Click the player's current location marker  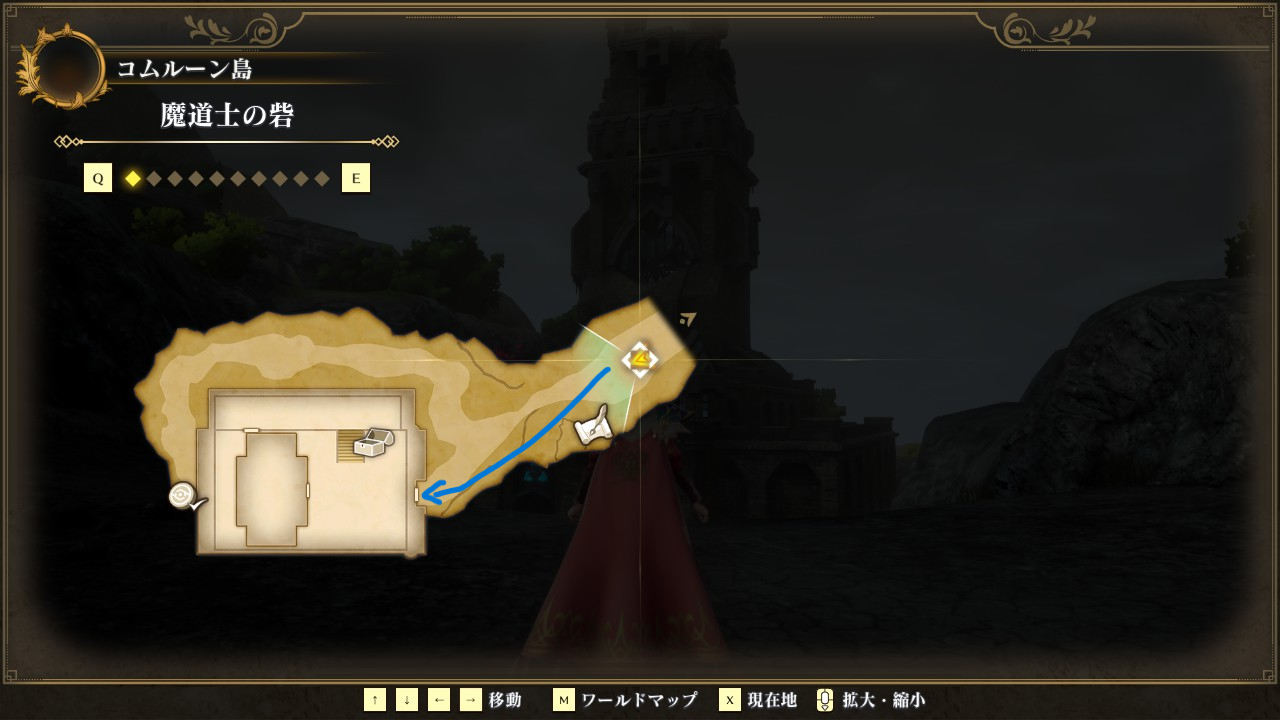tap(639, 359)
